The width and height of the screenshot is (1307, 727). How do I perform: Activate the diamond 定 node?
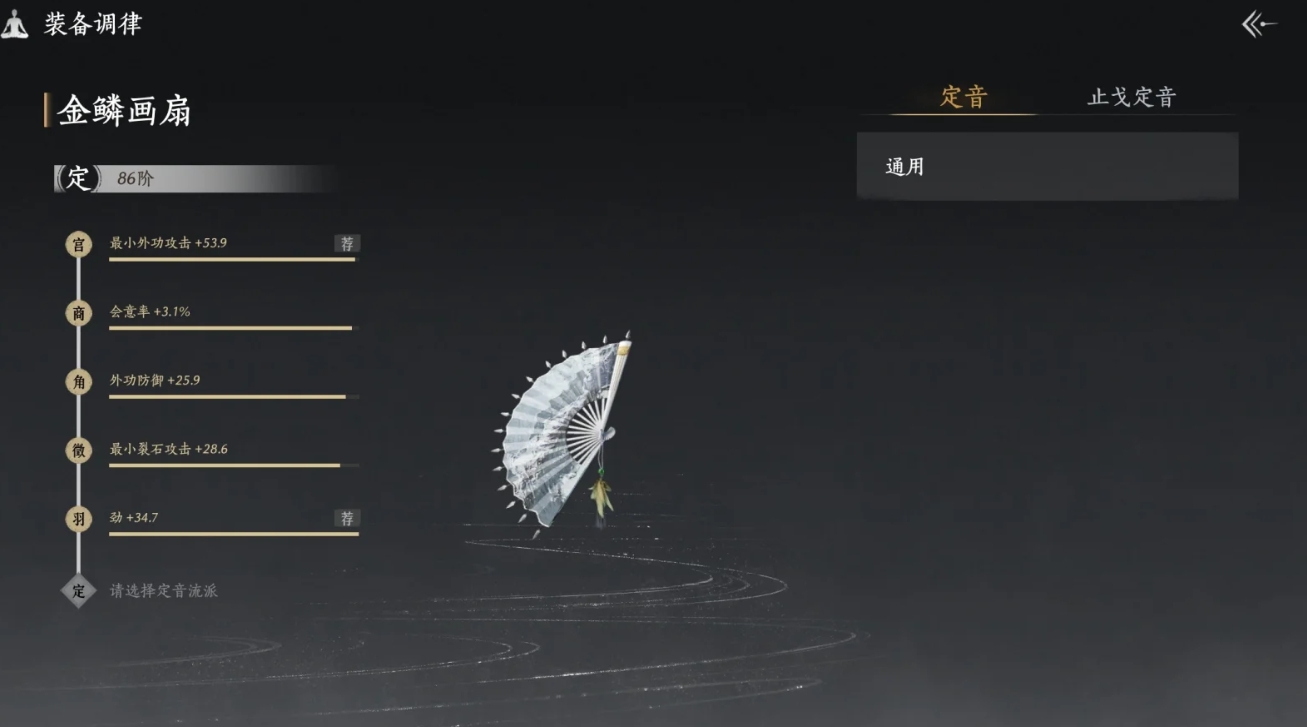point(78,590)
